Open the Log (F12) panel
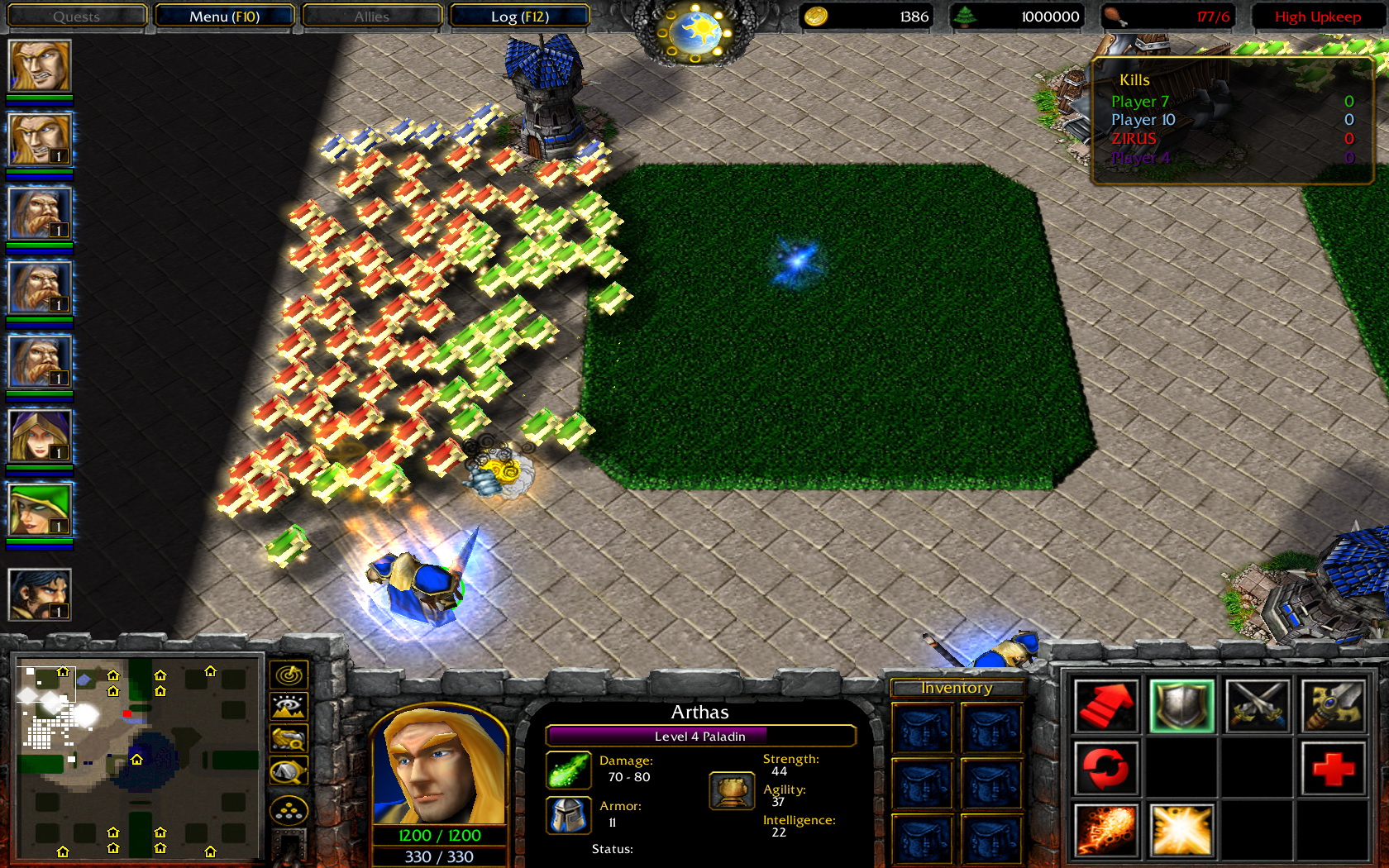 520,16
